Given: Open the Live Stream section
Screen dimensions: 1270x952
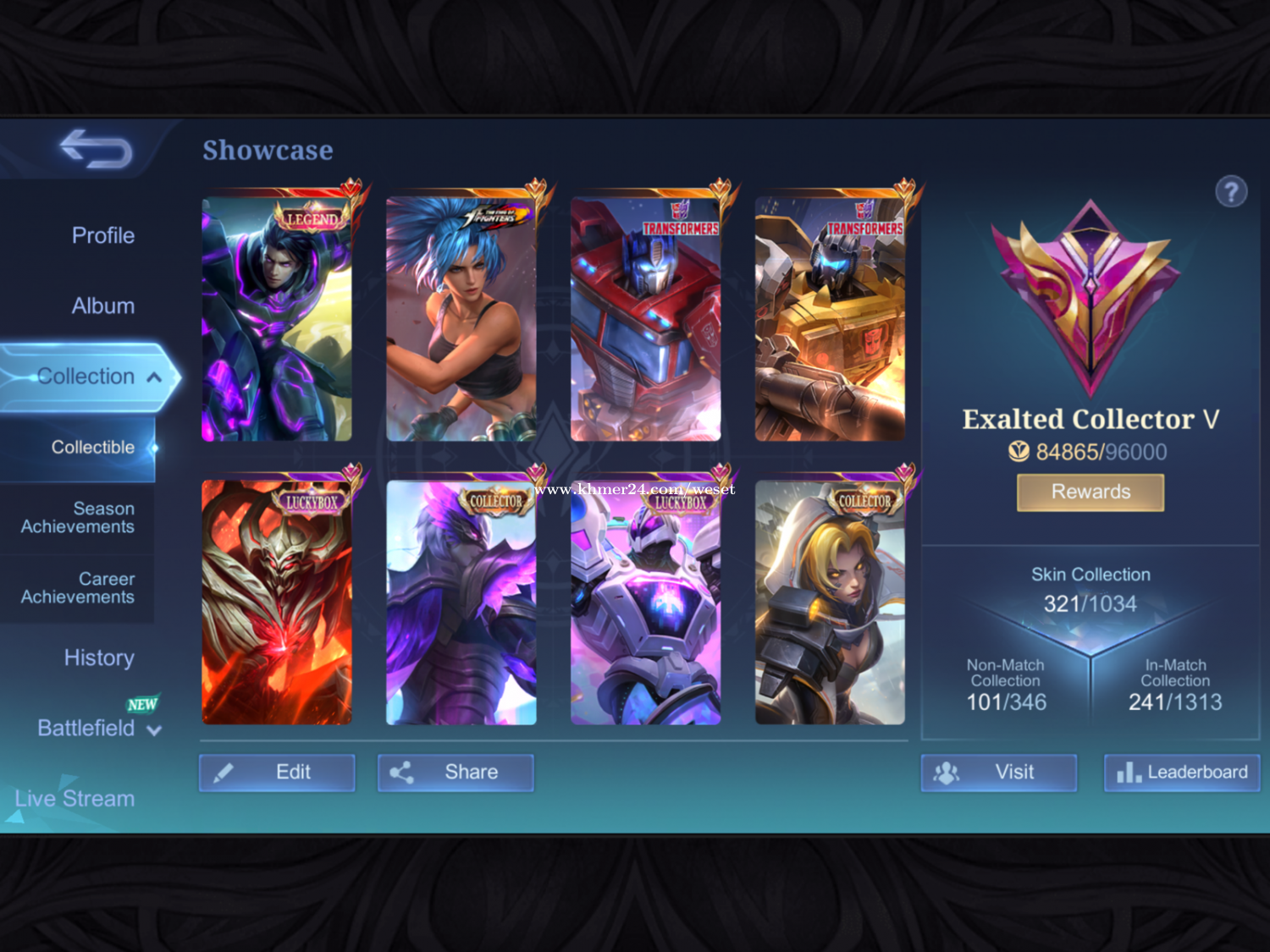Looking at the screenshot, I should point(75,798).
